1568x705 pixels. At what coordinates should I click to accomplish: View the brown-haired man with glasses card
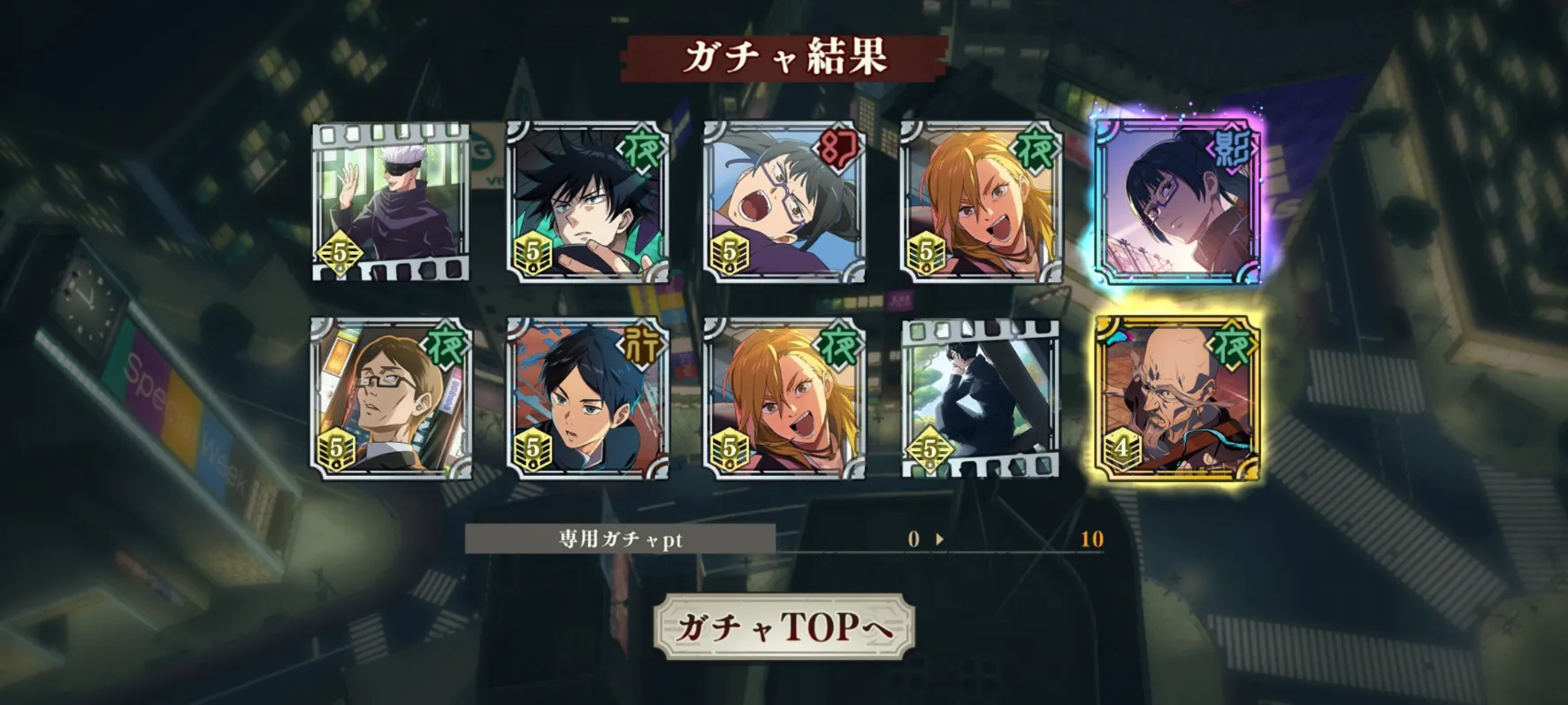(x=391, y=398)
